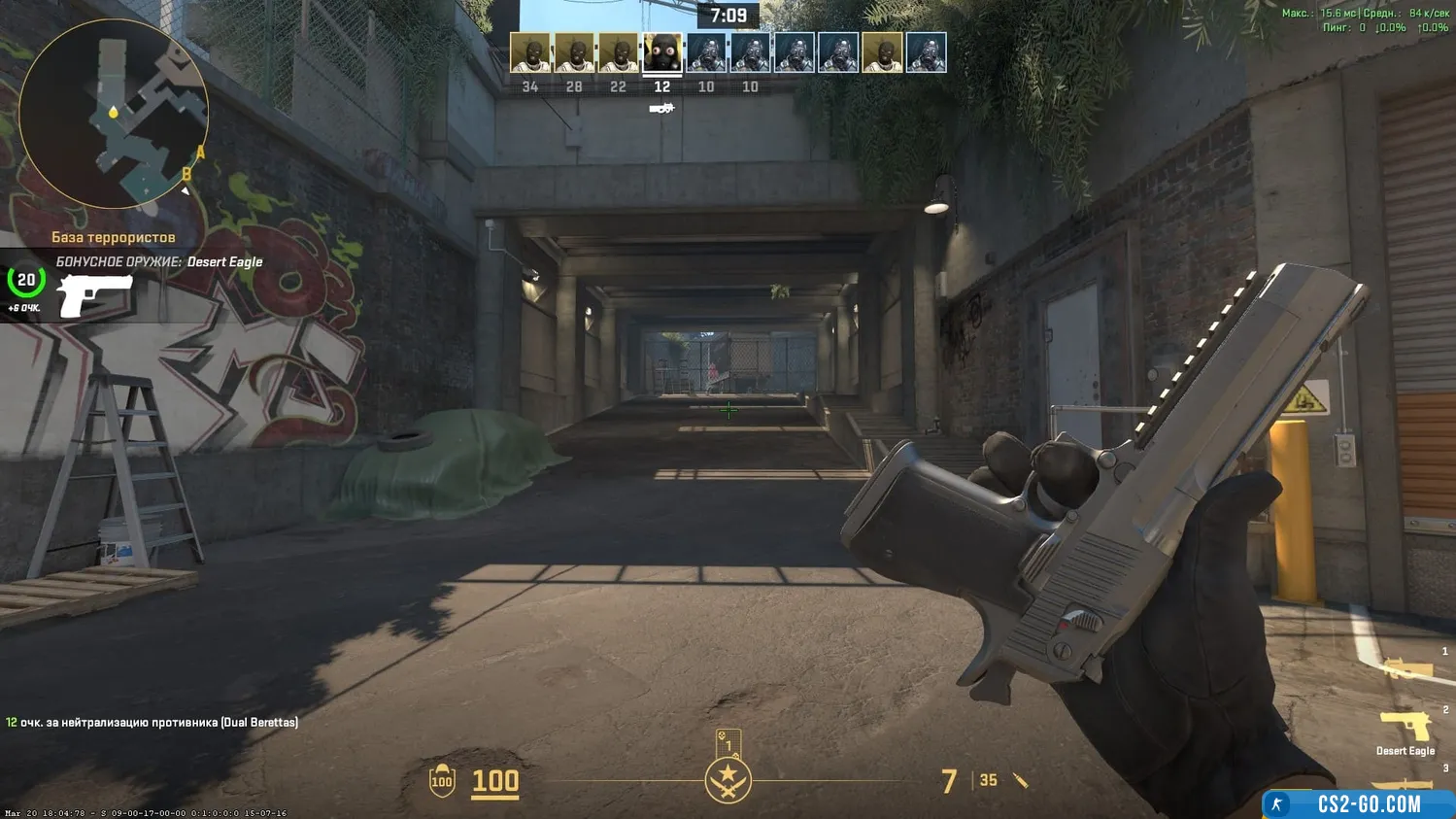Click the star emblem at bottom center

click(728, 779)
